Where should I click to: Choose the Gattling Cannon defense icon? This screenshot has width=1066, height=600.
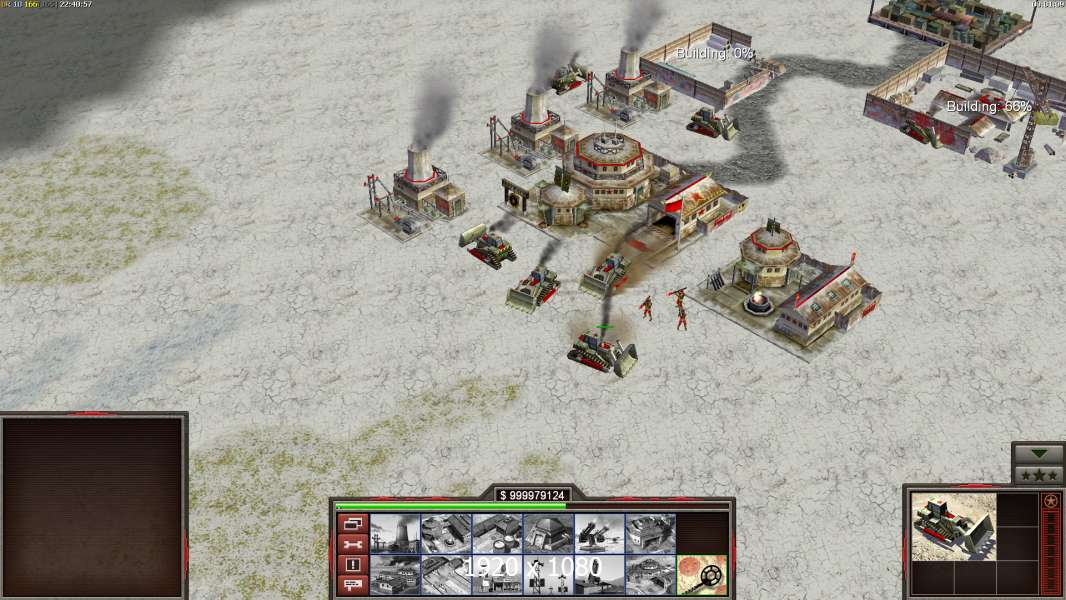pyautogui.click(x=599, y=533)
